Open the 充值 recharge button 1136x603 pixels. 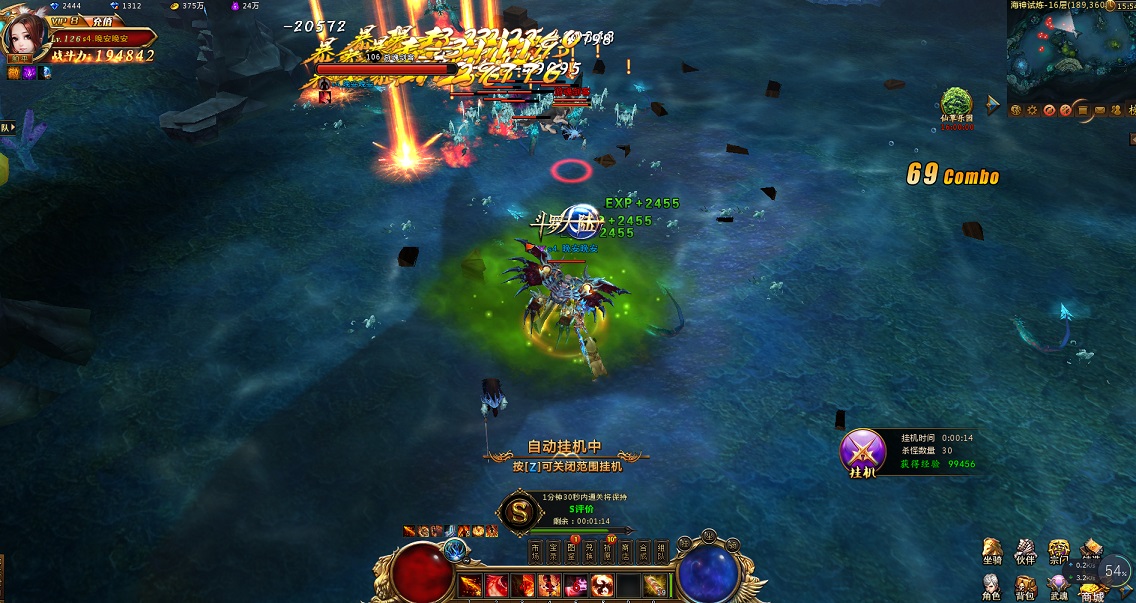101,21
